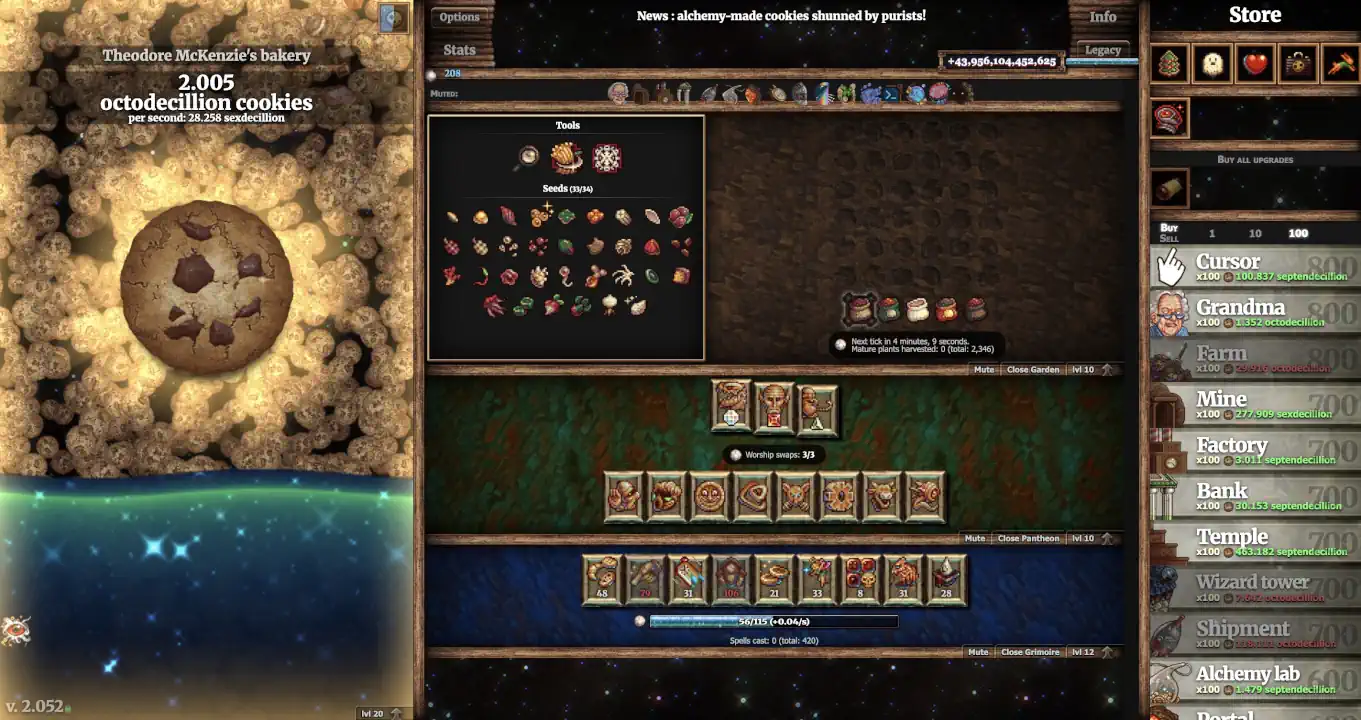Open the Legacy screen
Viewport: 1361px width, 720px height.
pyautogui.click(x=1102, y=48)
